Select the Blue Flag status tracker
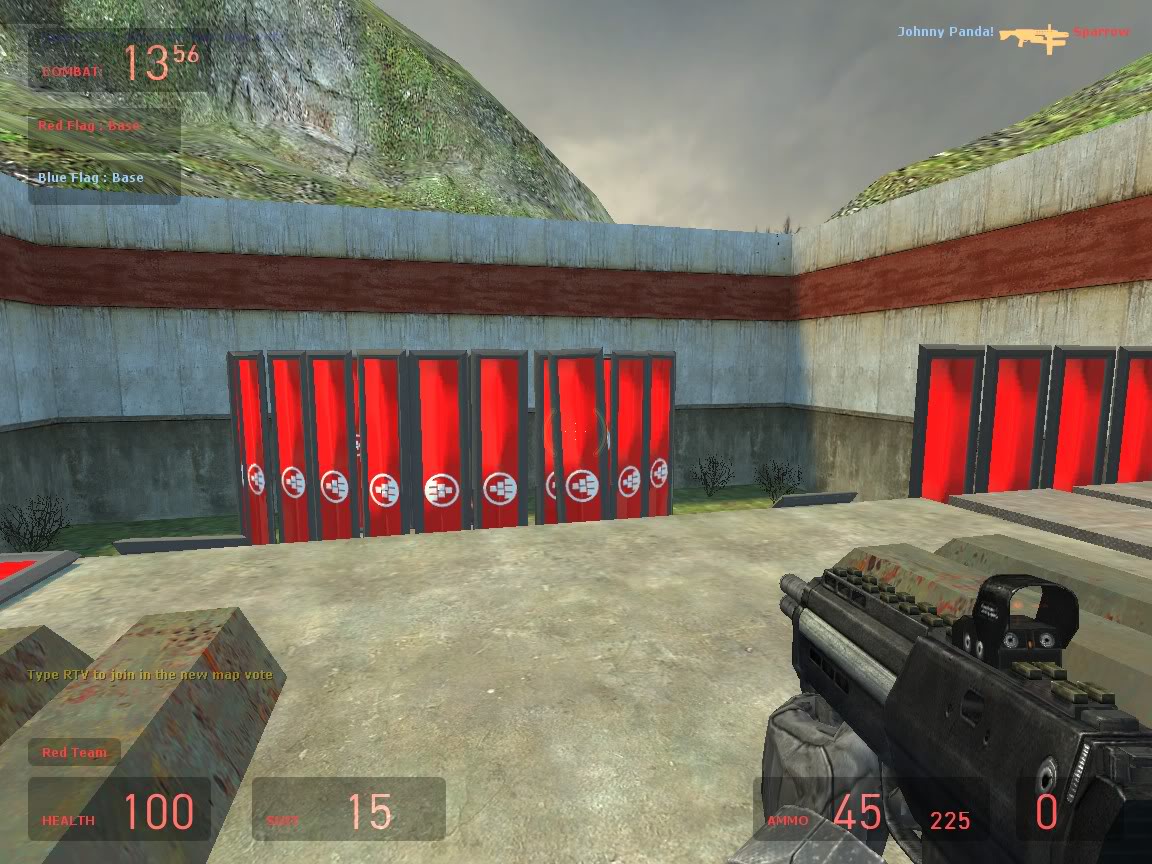 coord(90,178)
